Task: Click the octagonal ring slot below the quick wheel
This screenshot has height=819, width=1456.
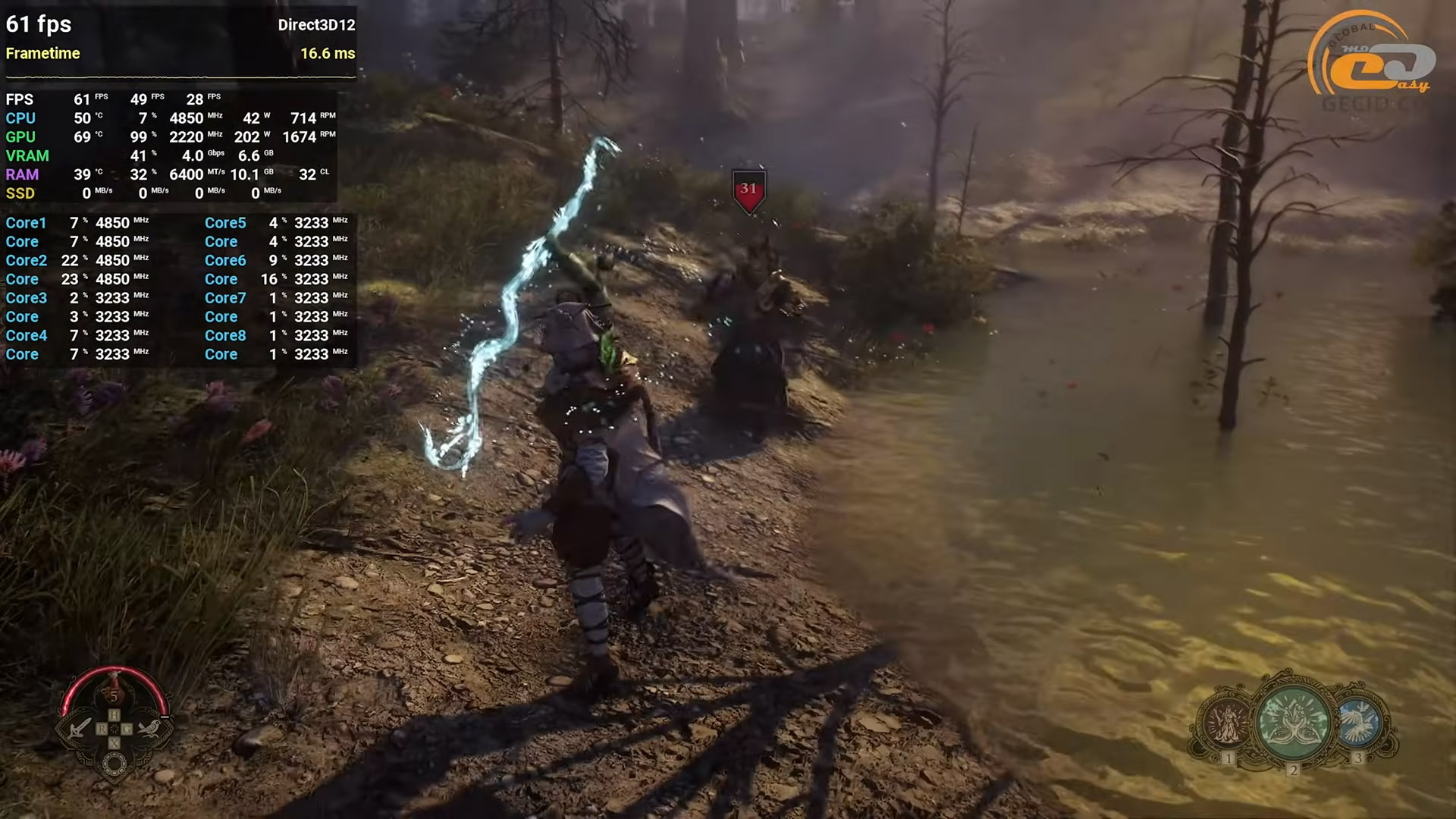Action: click(x=115, y=764)
